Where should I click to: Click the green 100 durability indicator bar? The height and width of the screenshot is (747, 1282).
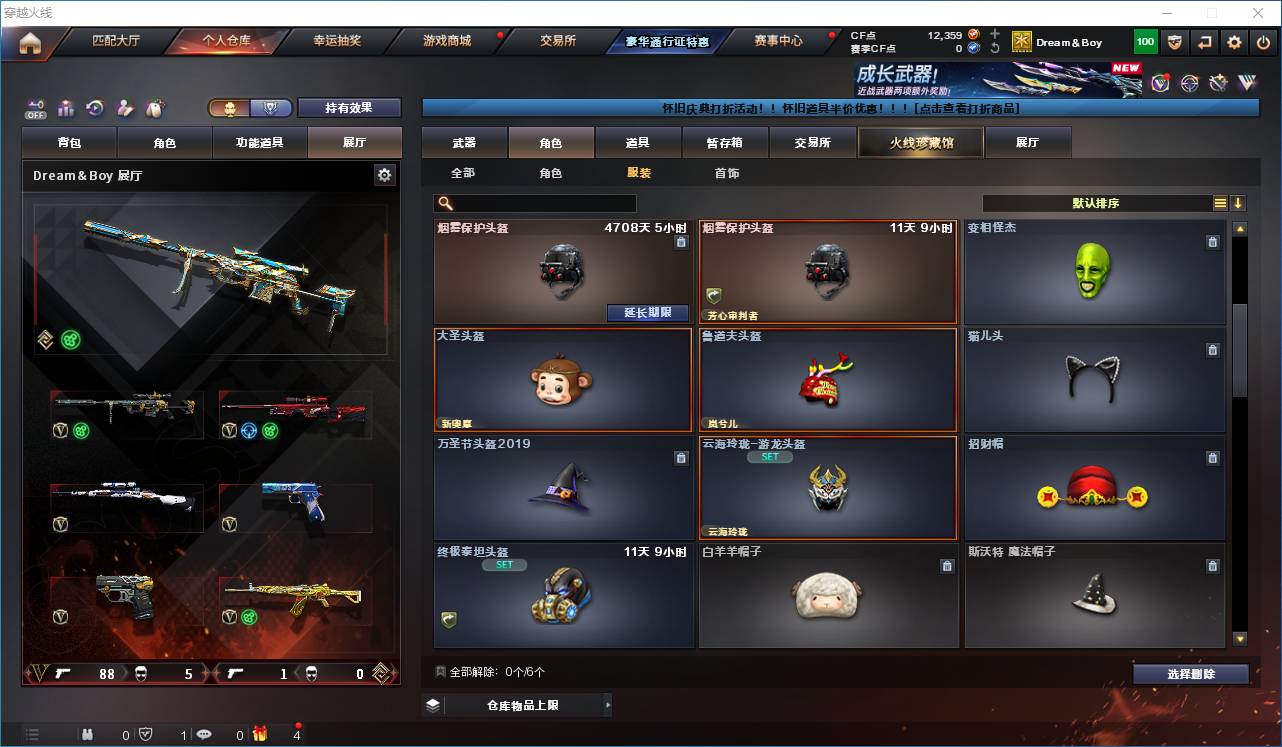click(1146, 42)
